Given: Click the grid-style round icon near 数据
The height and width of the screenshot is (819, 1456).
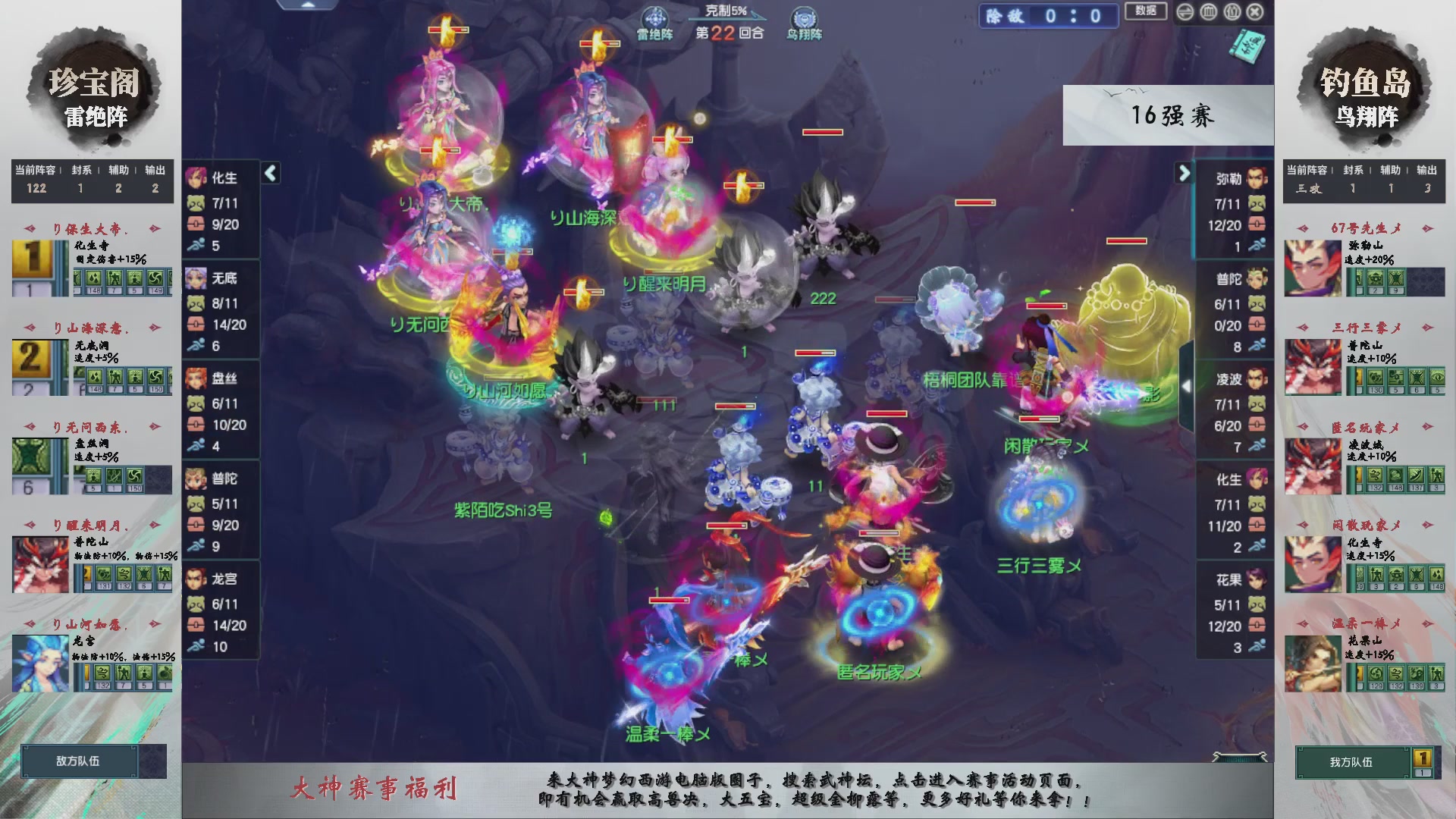Looking at the screenshot, I should pyautogui.click(x=1209, y=13).
